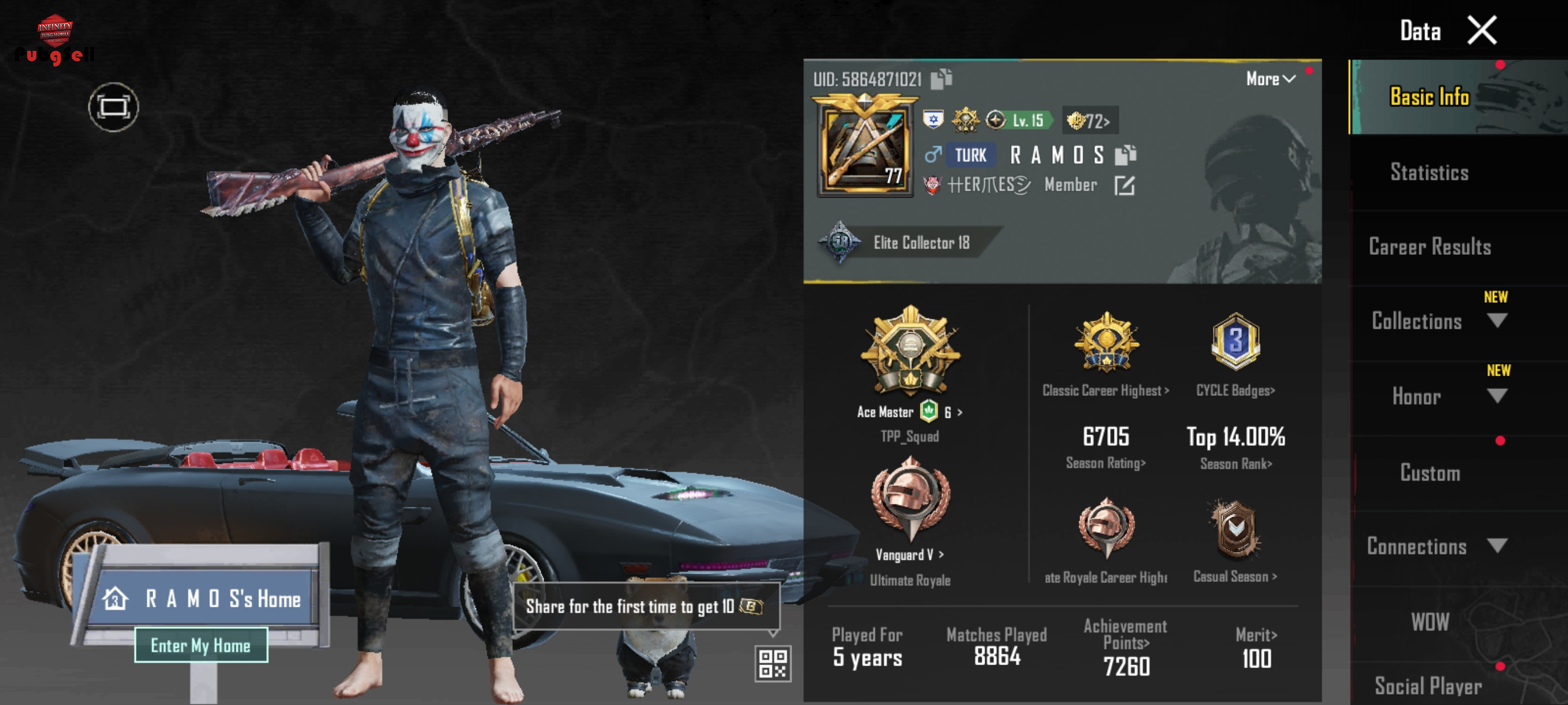
Task: Select the Custom tab
Action: 1429,473
